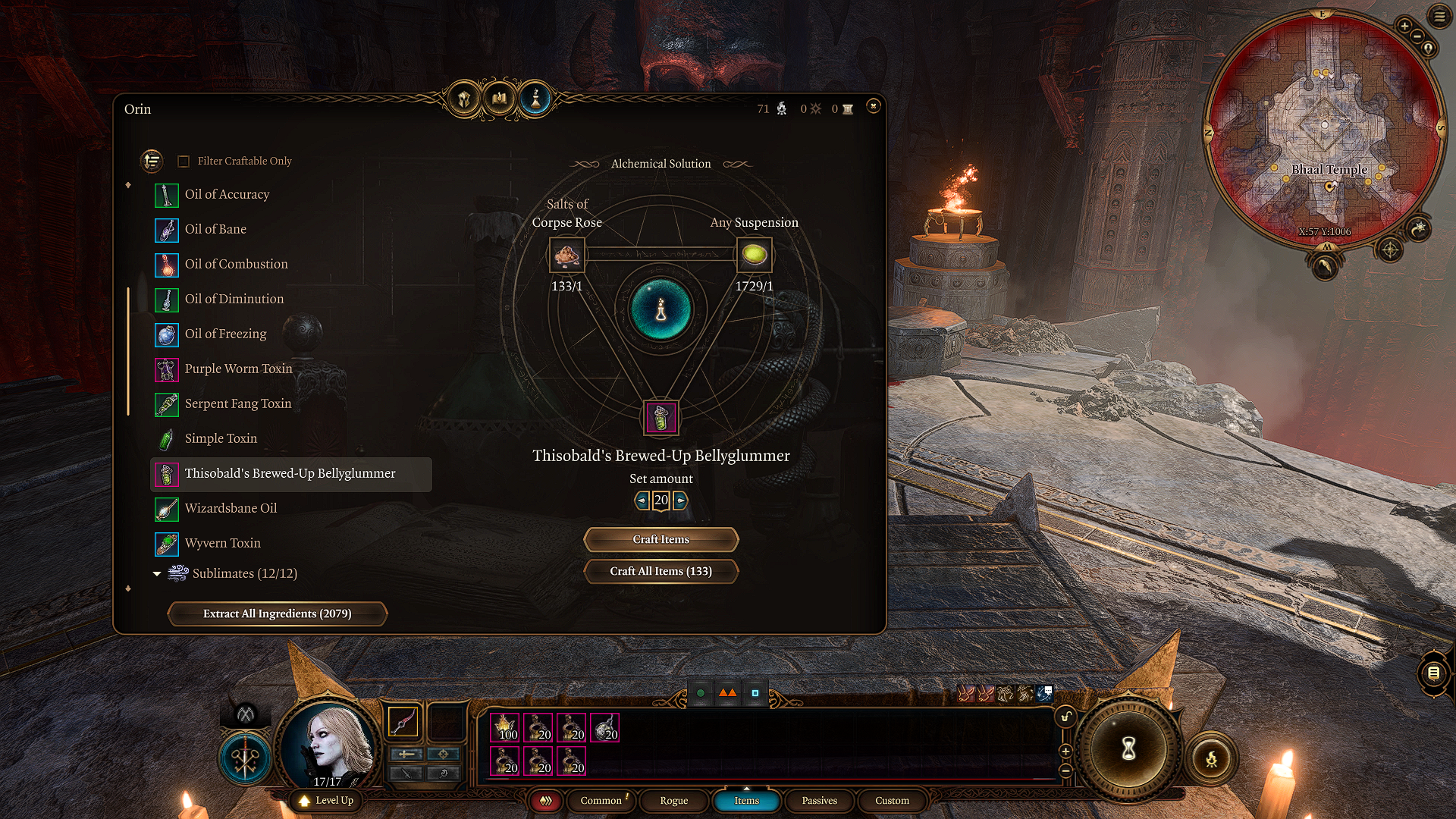The image size is (1456, 819).
Task: Switch hotbar to Passives tab
Action: pos(819,801)
